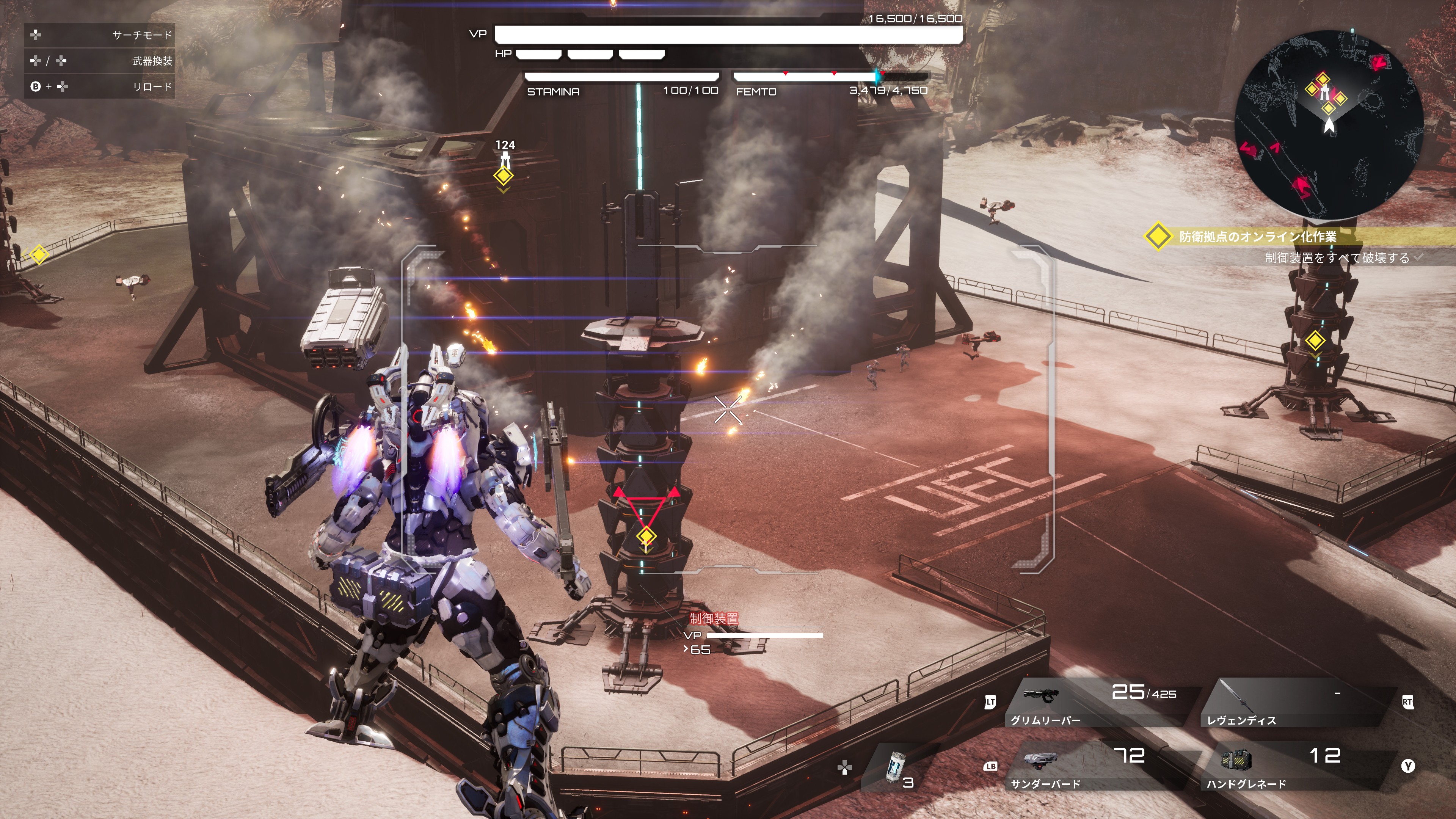This screenshot has height=819, width=1456.
Task: Select the ハンドグレネード slot
Action: click(x=1294, y=767)
